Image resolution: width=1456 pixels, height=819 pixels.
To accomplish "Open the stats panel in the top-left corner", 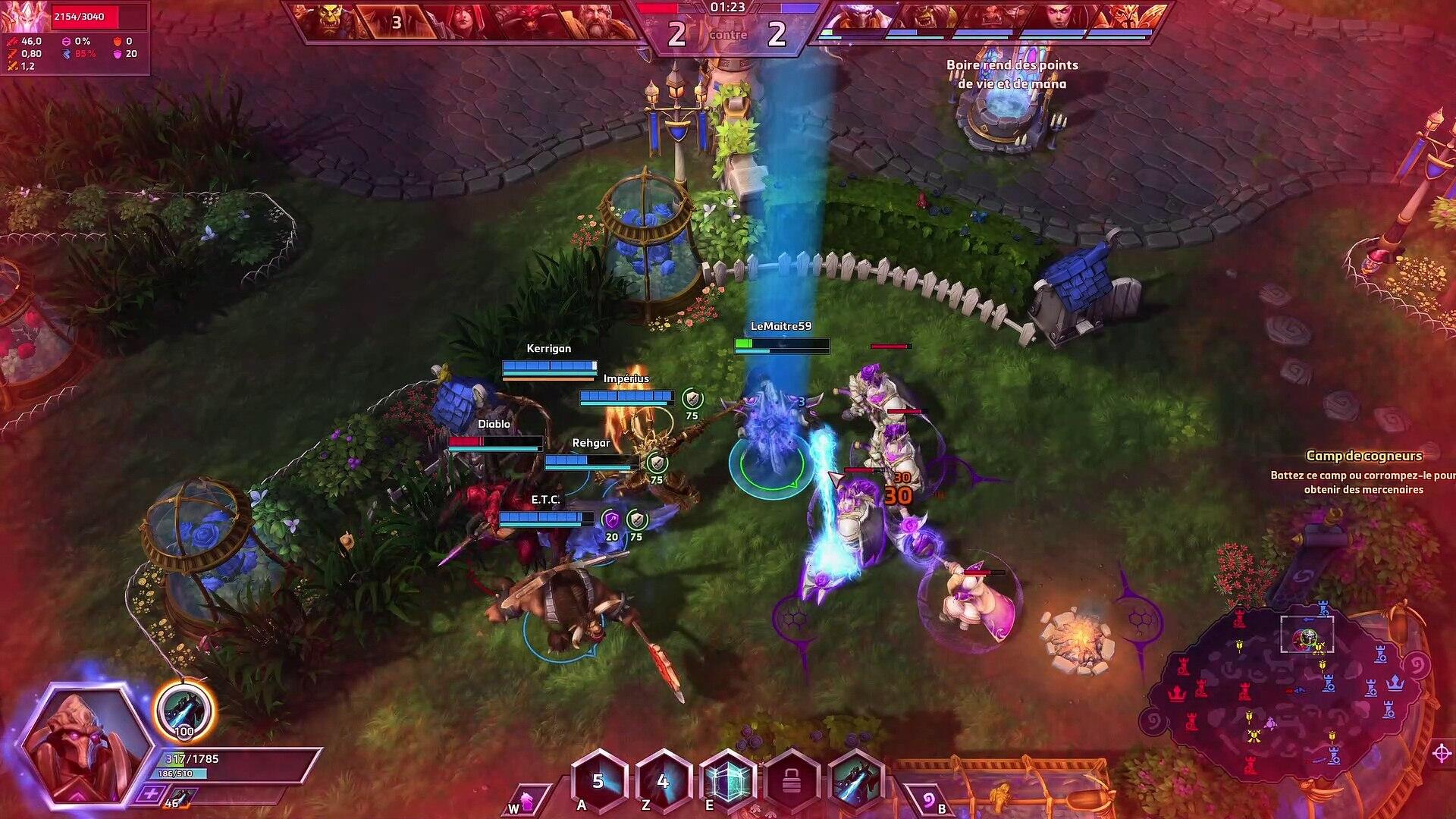I will click(74, 38).
